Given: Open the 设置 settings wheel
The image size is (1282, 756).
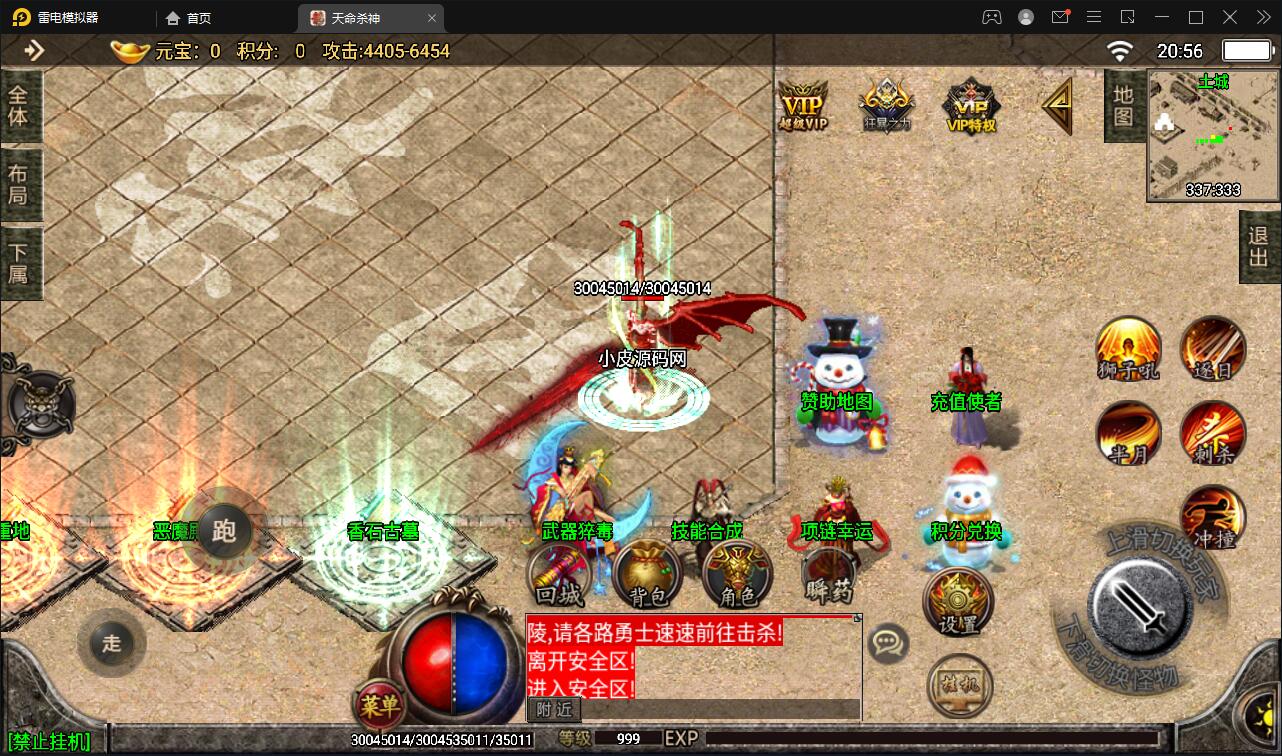Looking at the screenshot, I should coord(960,600).
